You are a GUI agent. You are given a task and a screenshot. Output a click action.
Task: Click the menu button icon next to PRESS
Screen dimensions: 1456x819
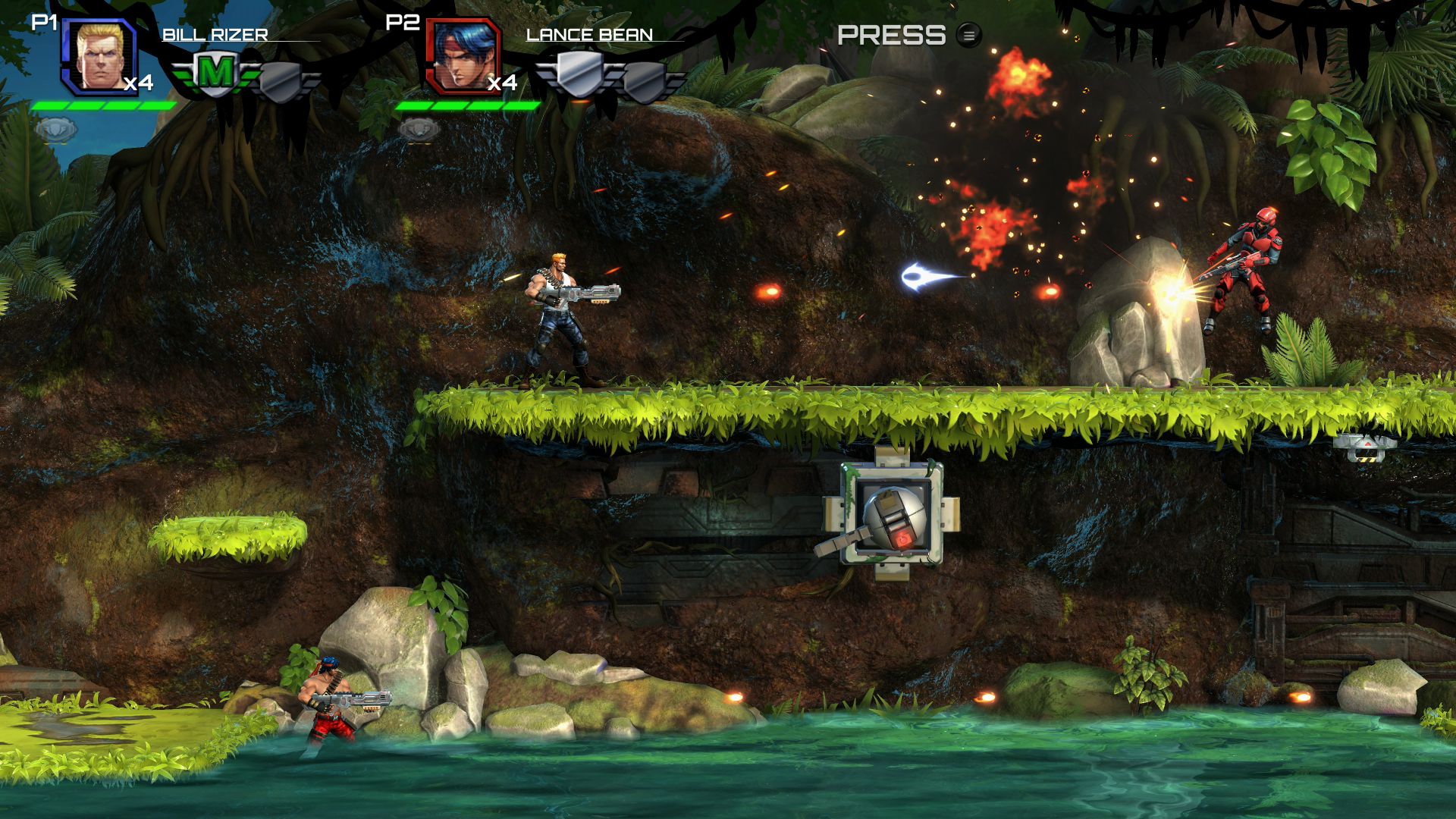[968, 36]
